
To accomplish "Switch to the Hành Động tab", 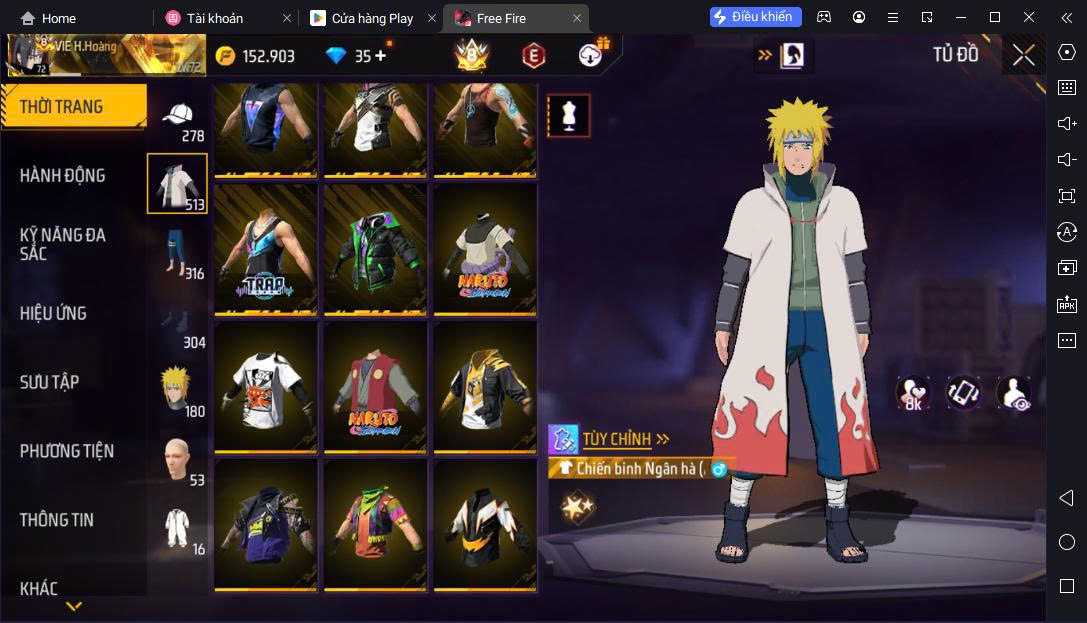I will click(63, 176).
